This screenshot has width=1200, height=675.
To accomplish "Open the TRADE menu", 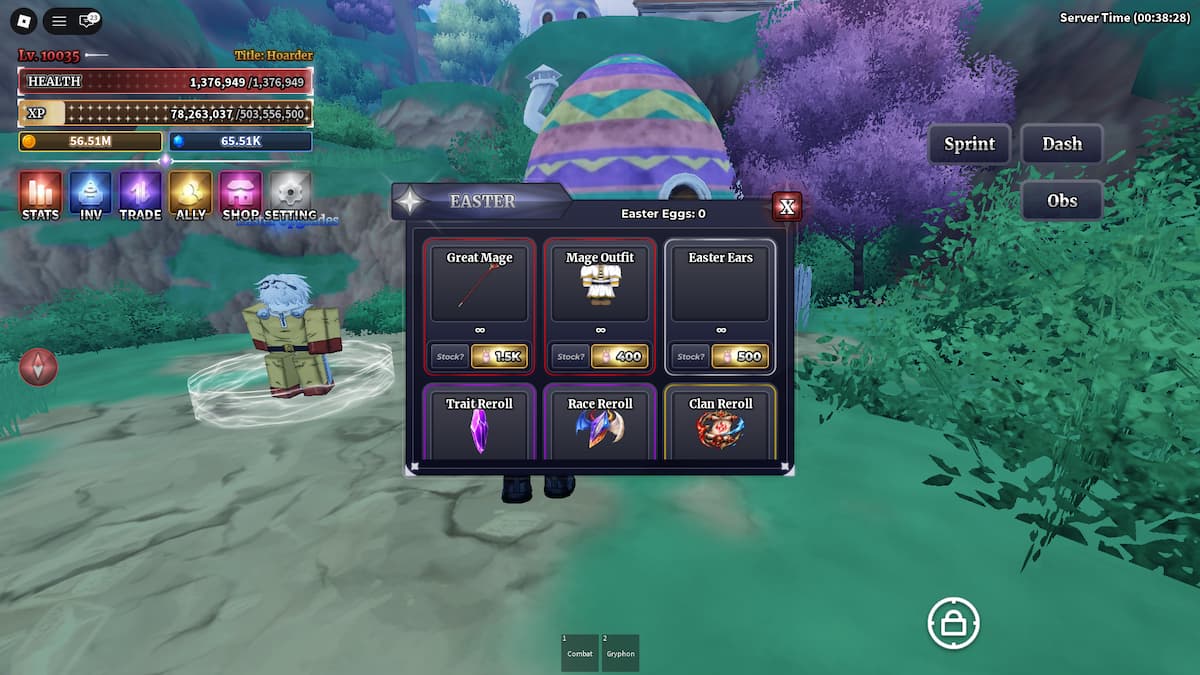I will point(140,194).
